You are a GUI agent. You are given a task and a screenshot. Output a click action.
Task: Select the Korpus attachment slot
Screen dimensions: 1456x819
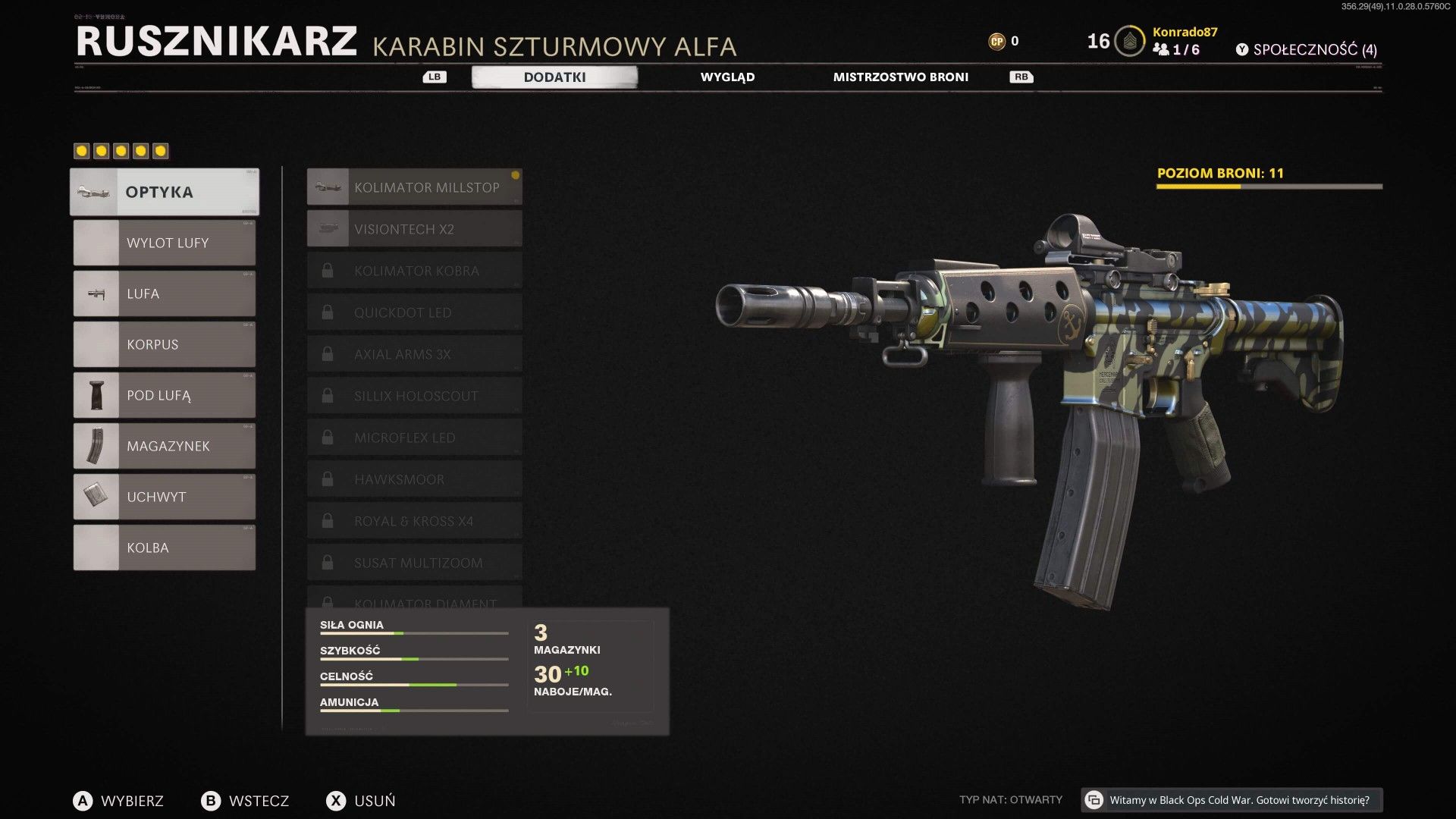pos(165,344)
